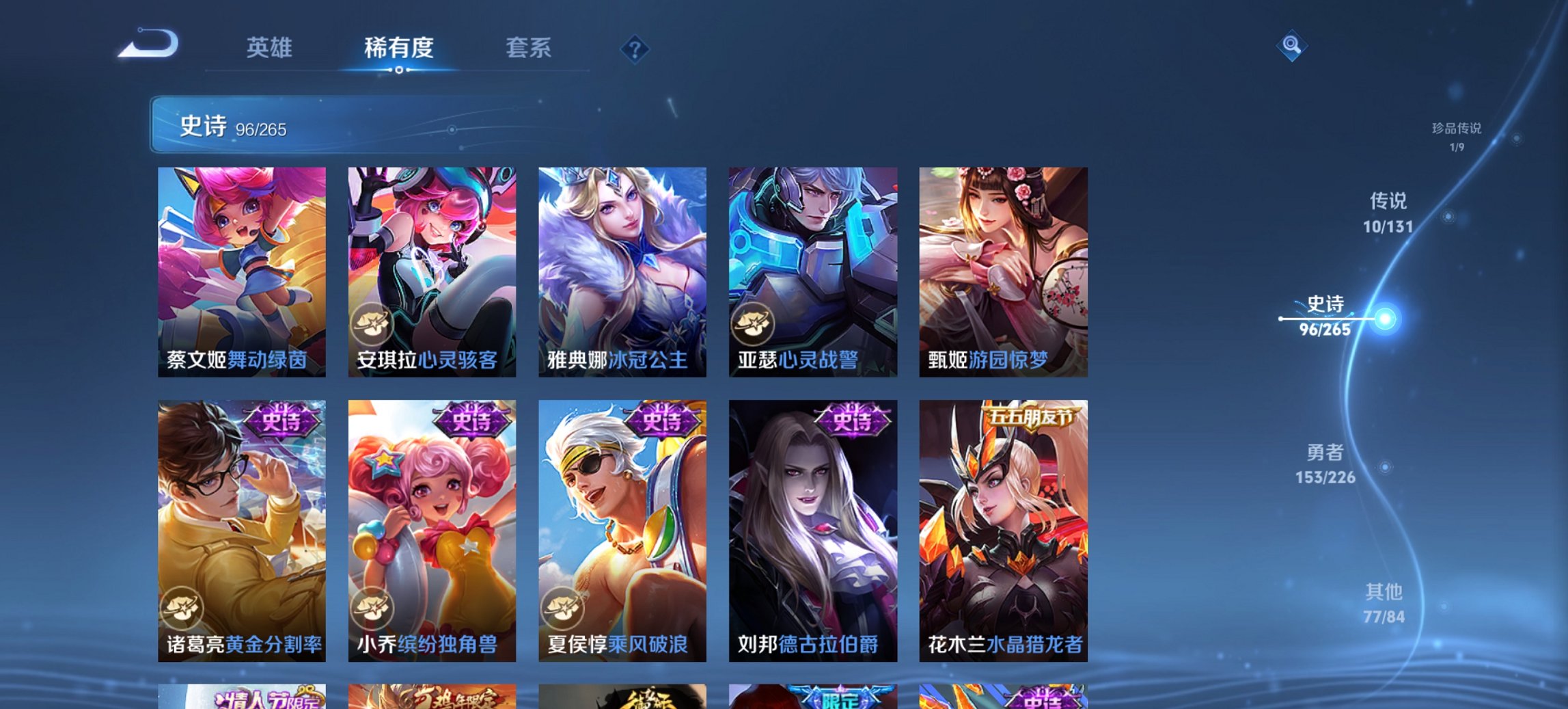Open the help question mark icon
Viewport: 1568px width, 709px height.
(635, 48)
